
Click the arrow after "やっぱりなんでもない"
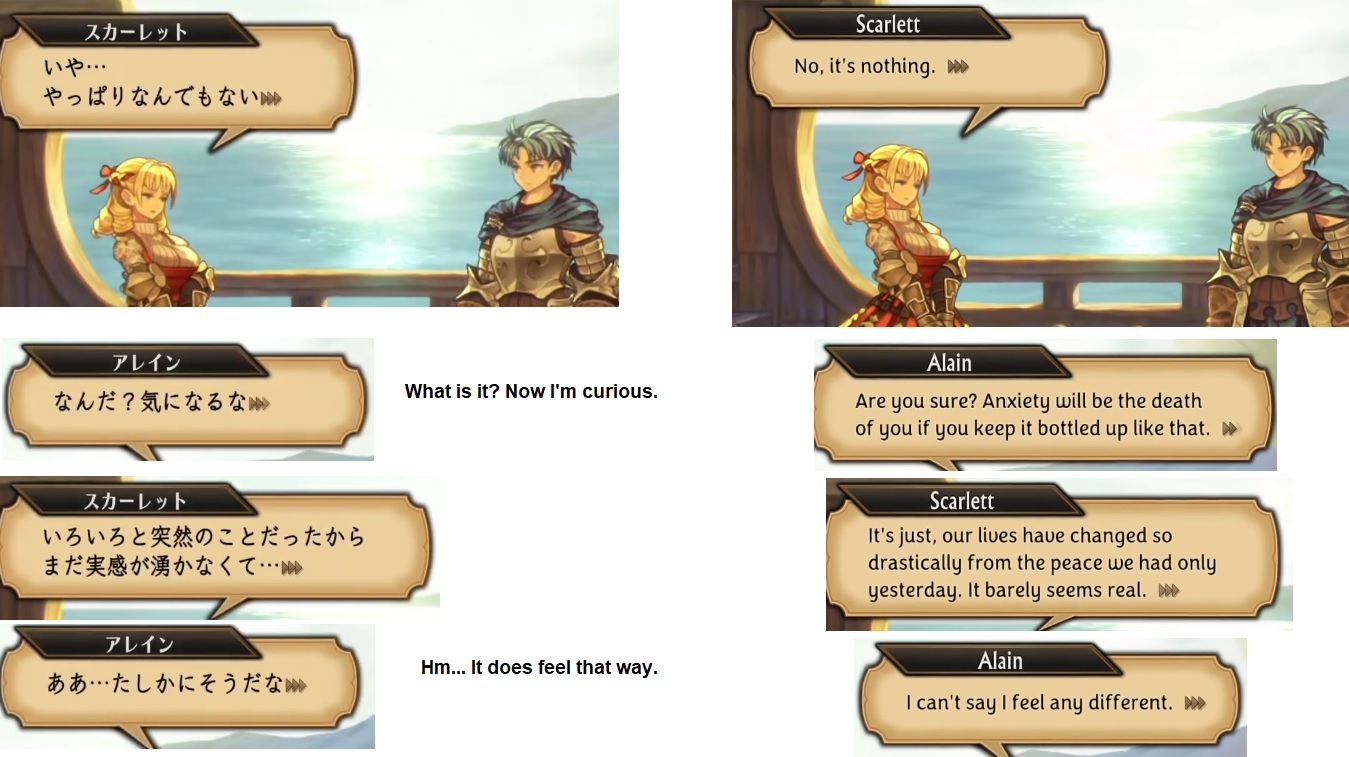pyautogui.click(x=270, y=99)
